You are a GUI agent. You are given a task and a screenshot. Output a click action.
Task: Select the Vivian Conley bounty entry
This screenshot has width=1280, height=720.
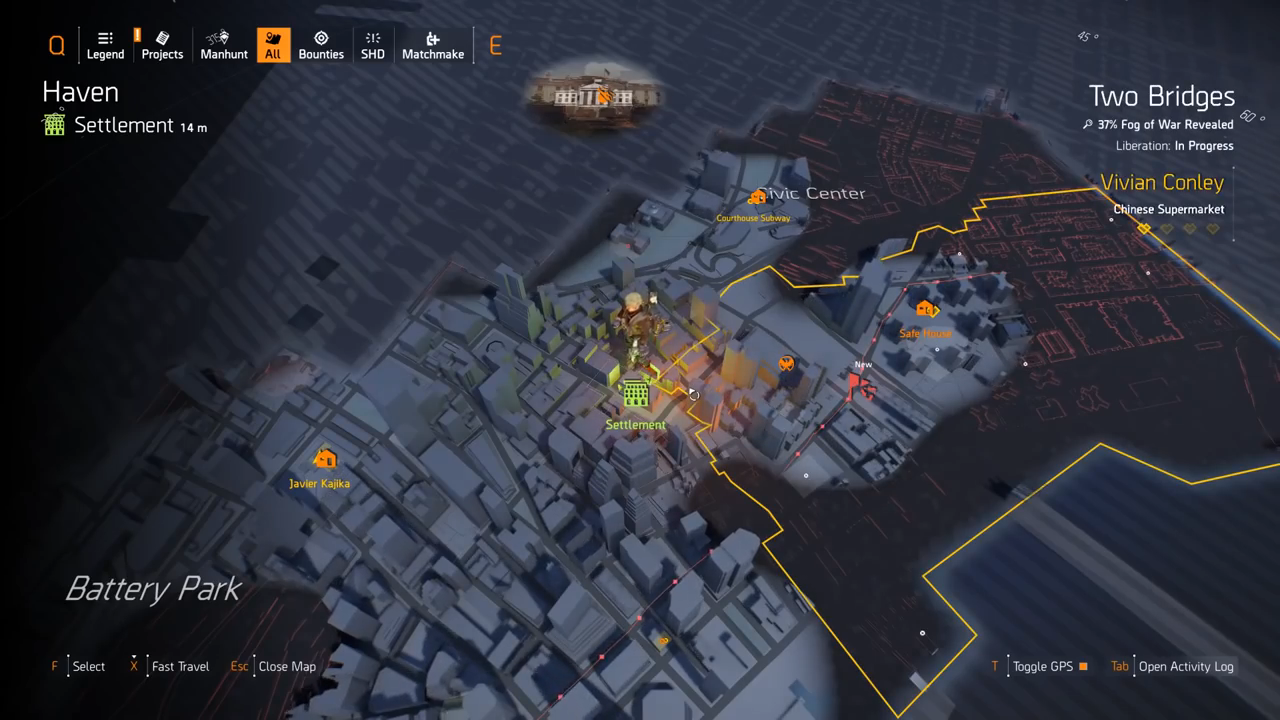point(1162,183)
